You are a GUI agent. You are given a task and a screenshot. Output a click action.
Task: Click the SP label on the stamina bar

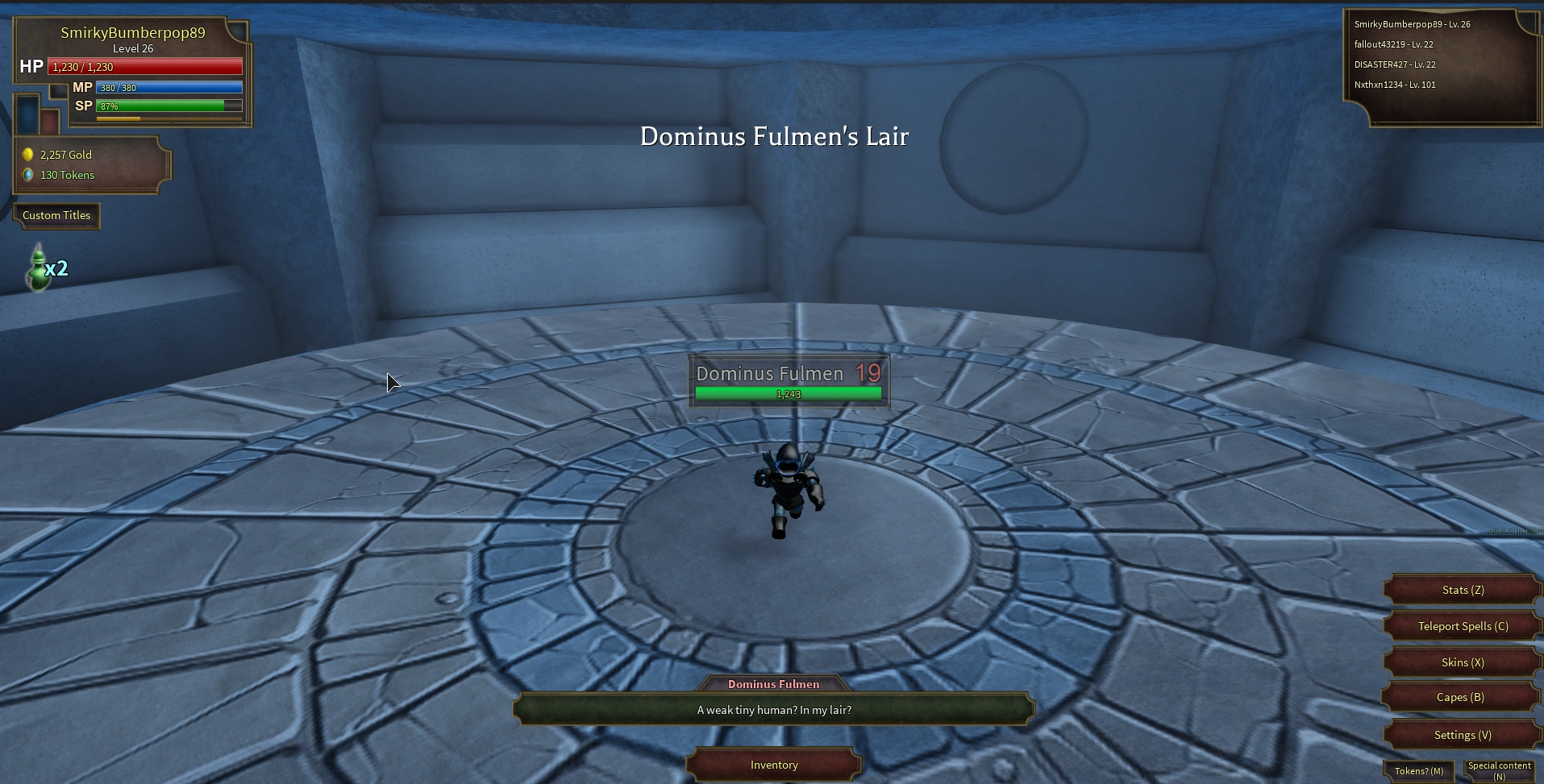tap(82, 106)
